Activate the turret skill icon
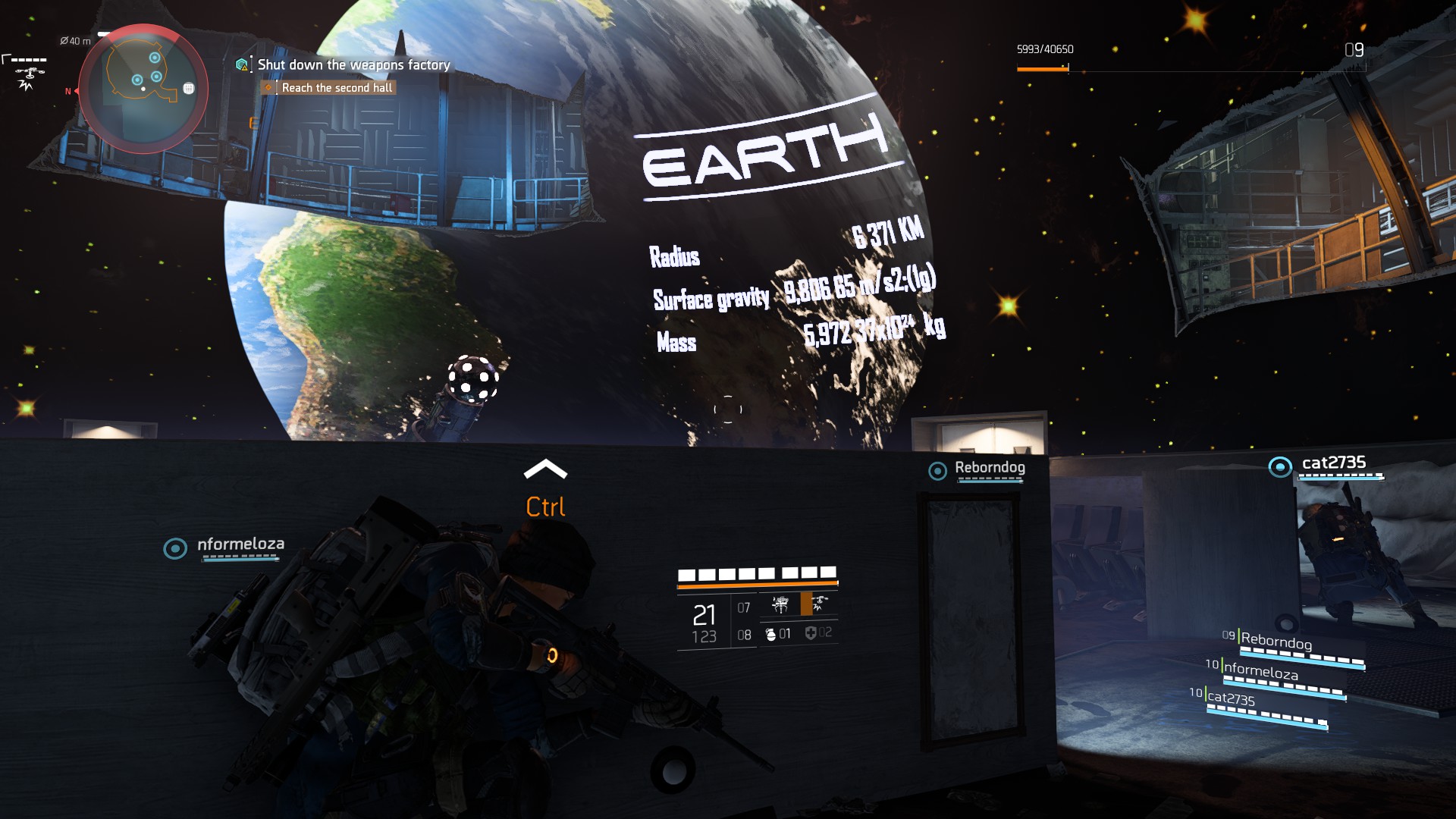 click(x=780, y=604)
